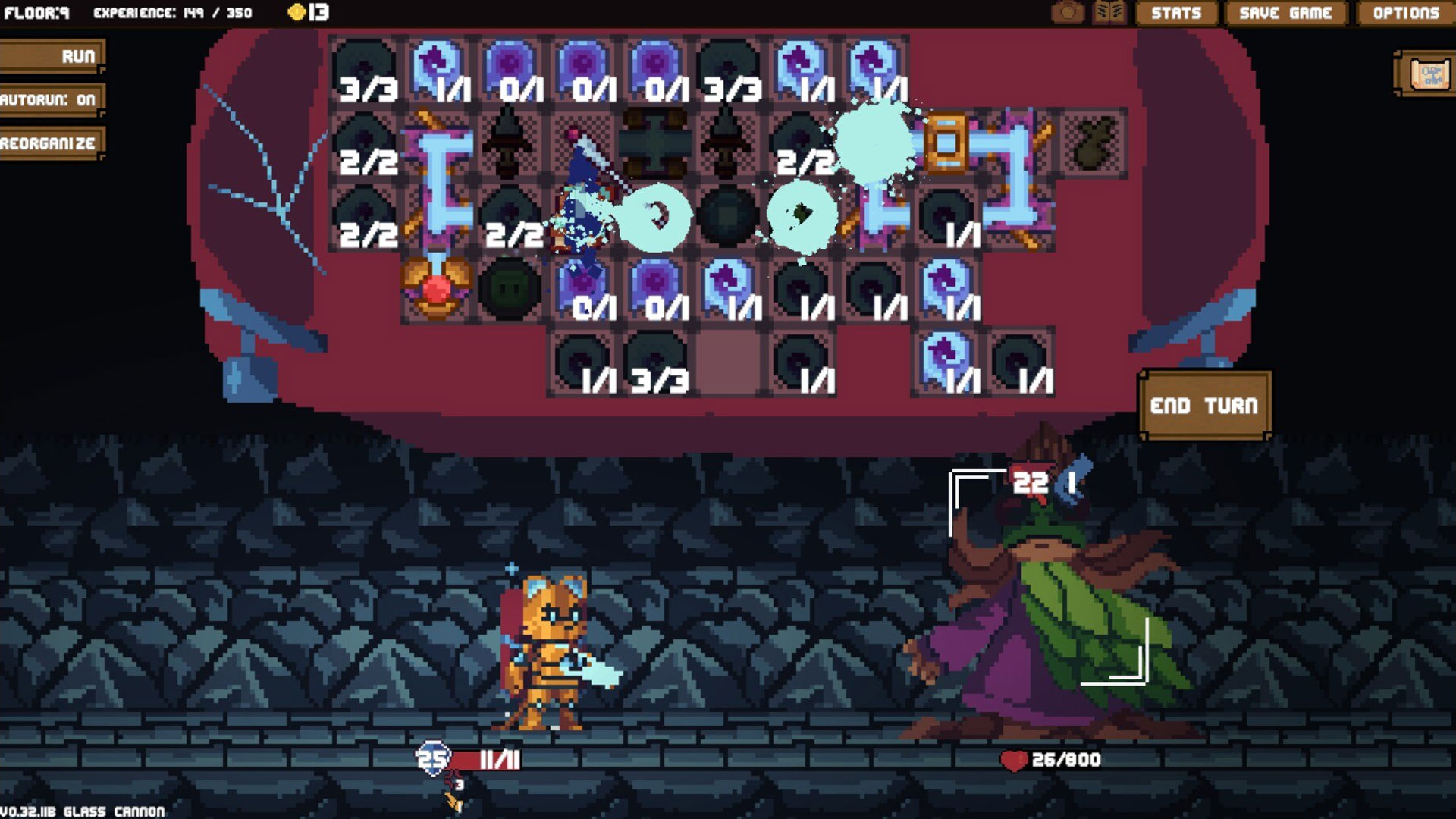Viewport: 1456px width, 819px height.
Task: Select the red gem winged trinket
Action: tap(436, 288)
